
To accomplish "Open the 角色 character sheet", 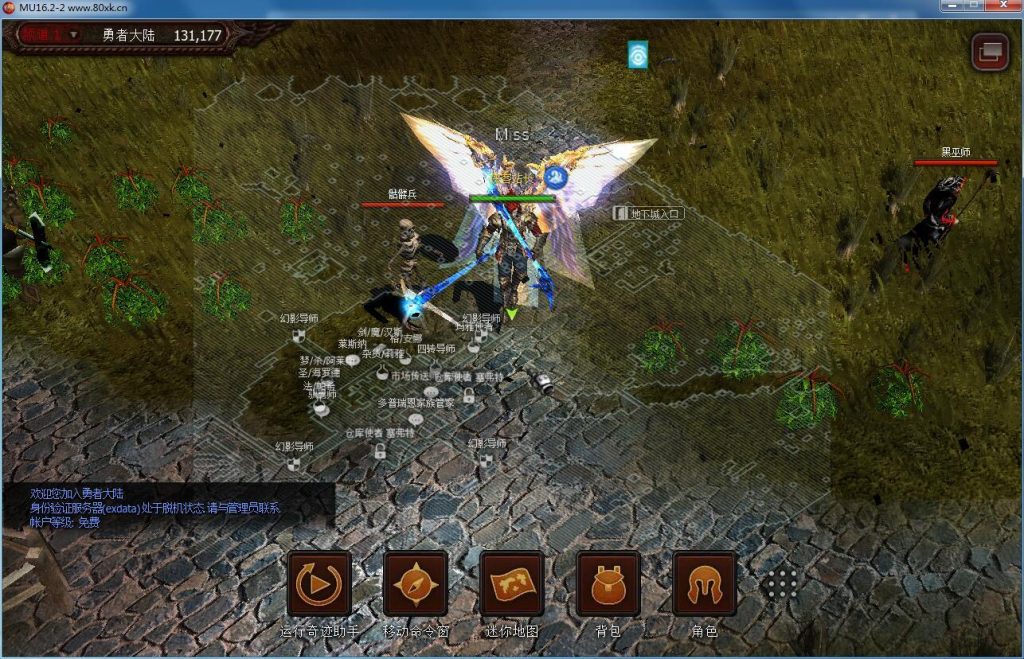I will (x=704, y=584).
